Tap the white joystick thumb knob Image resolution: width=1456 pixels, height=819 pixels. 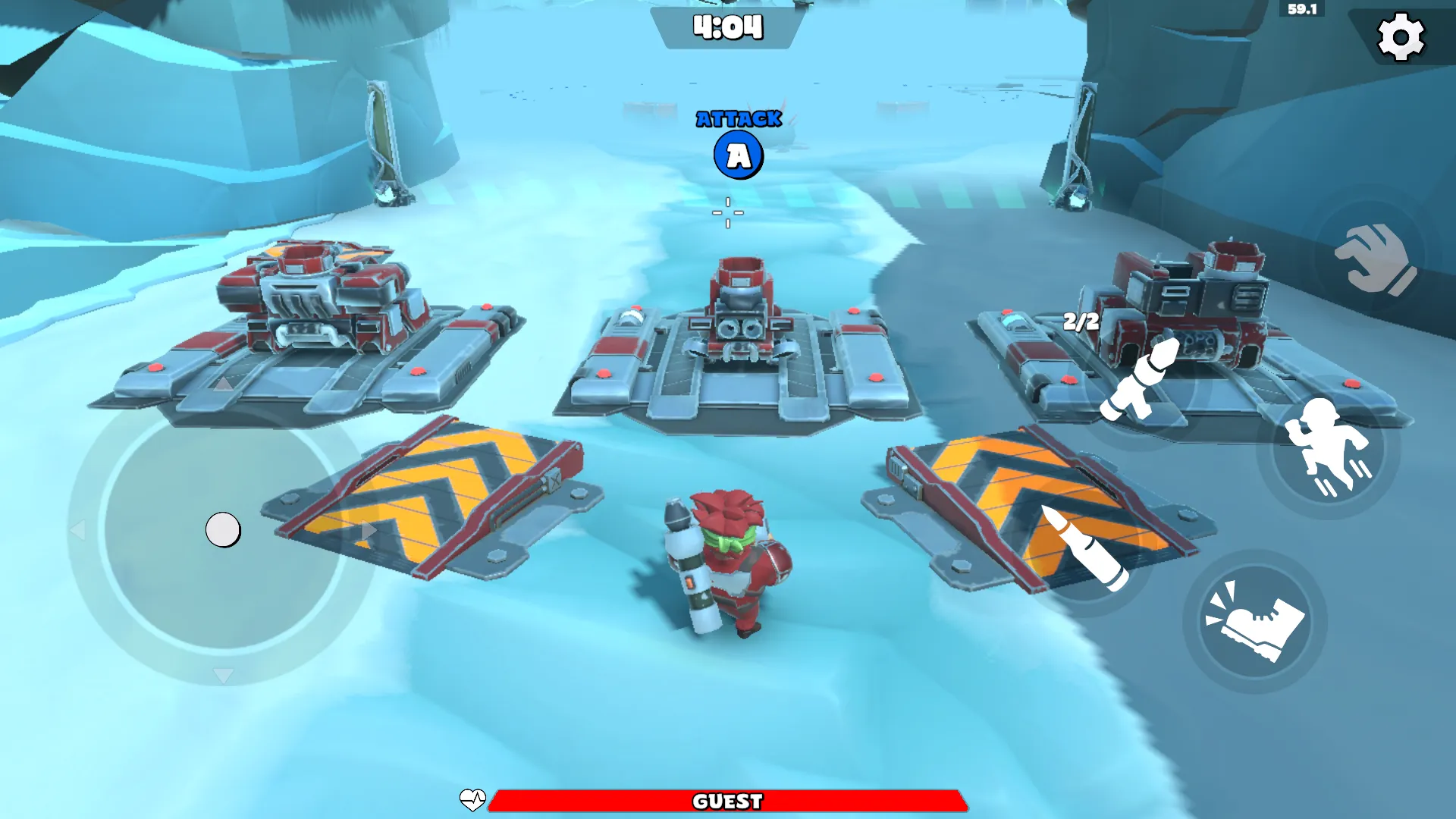point(222,529)
